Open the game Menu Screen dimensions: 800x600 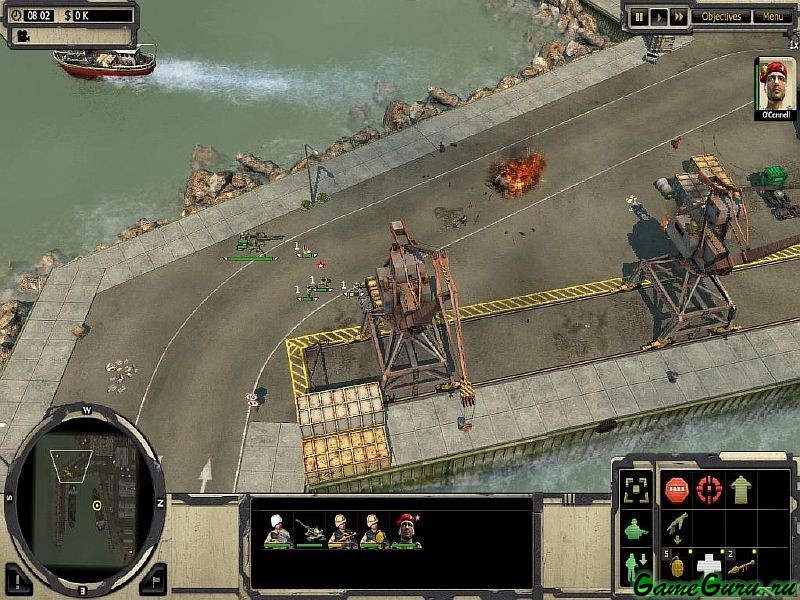point(771,16)
